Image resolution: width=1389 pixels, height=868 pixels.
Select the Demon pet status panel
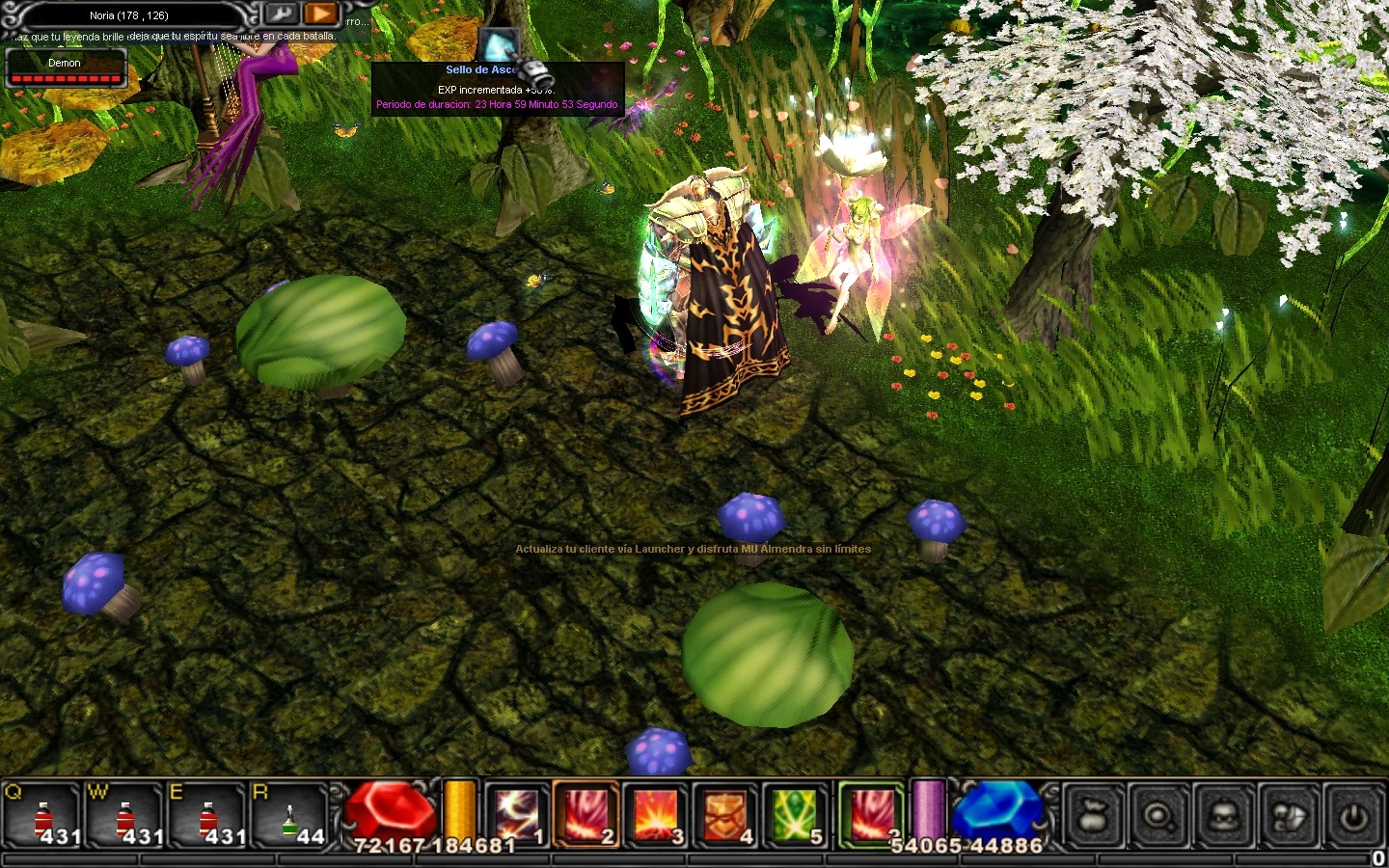(x=66, y=69)
